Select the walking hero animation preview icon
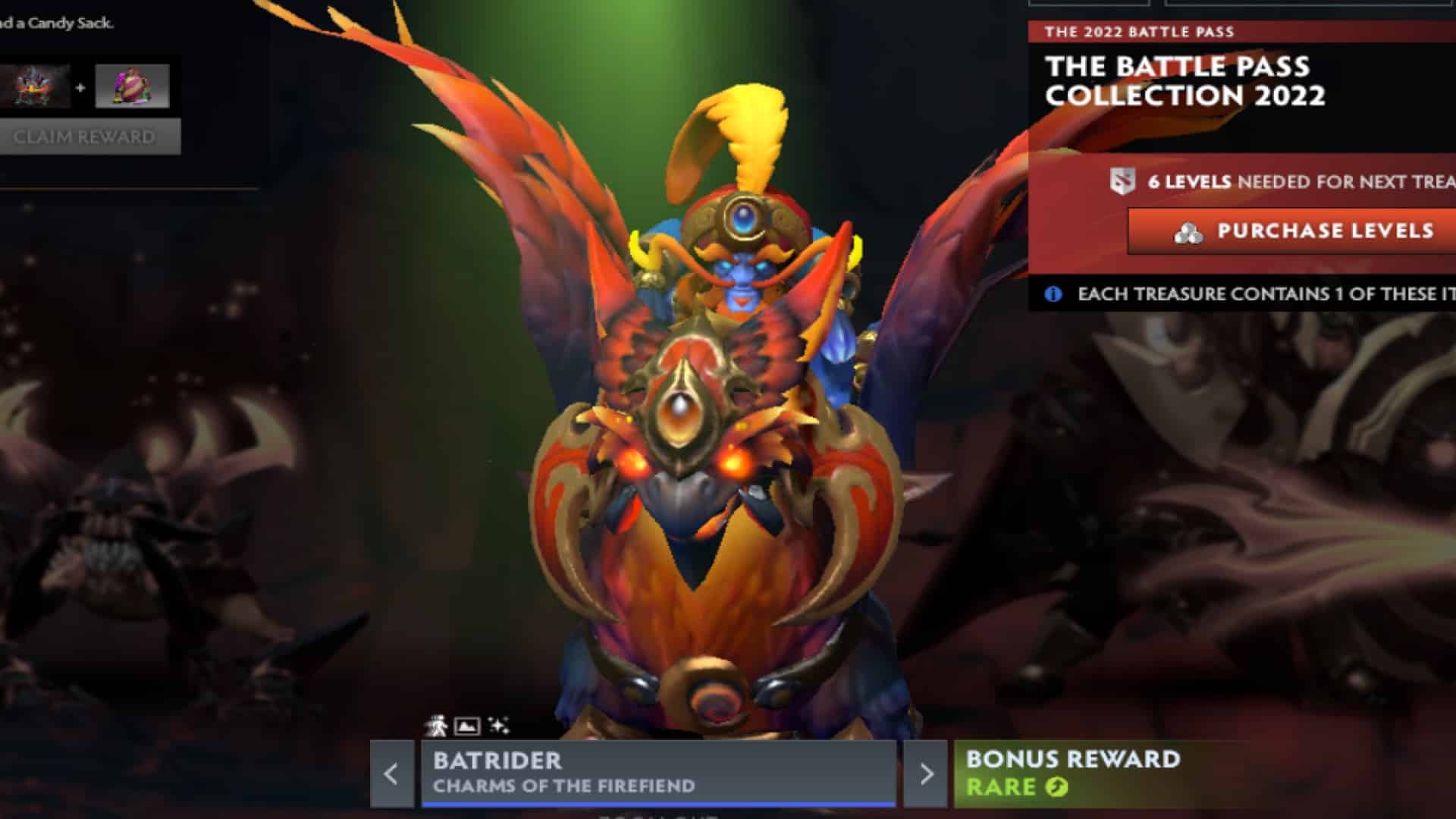The image size is (1456, 819). coord(436,725)
